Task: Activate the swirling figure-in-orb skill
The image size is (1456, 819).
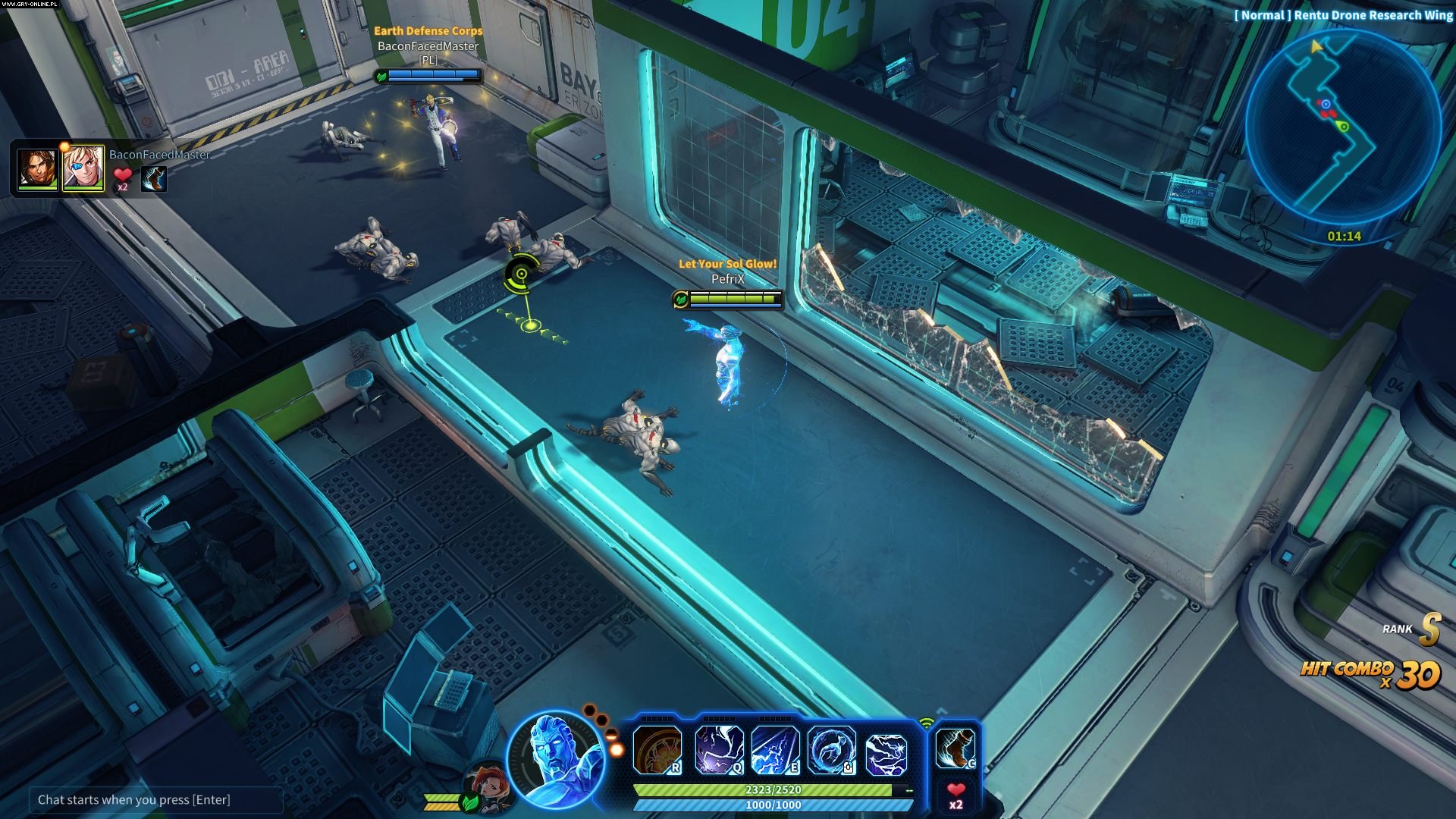Action: pyautogui.click(x=831, y=750)
